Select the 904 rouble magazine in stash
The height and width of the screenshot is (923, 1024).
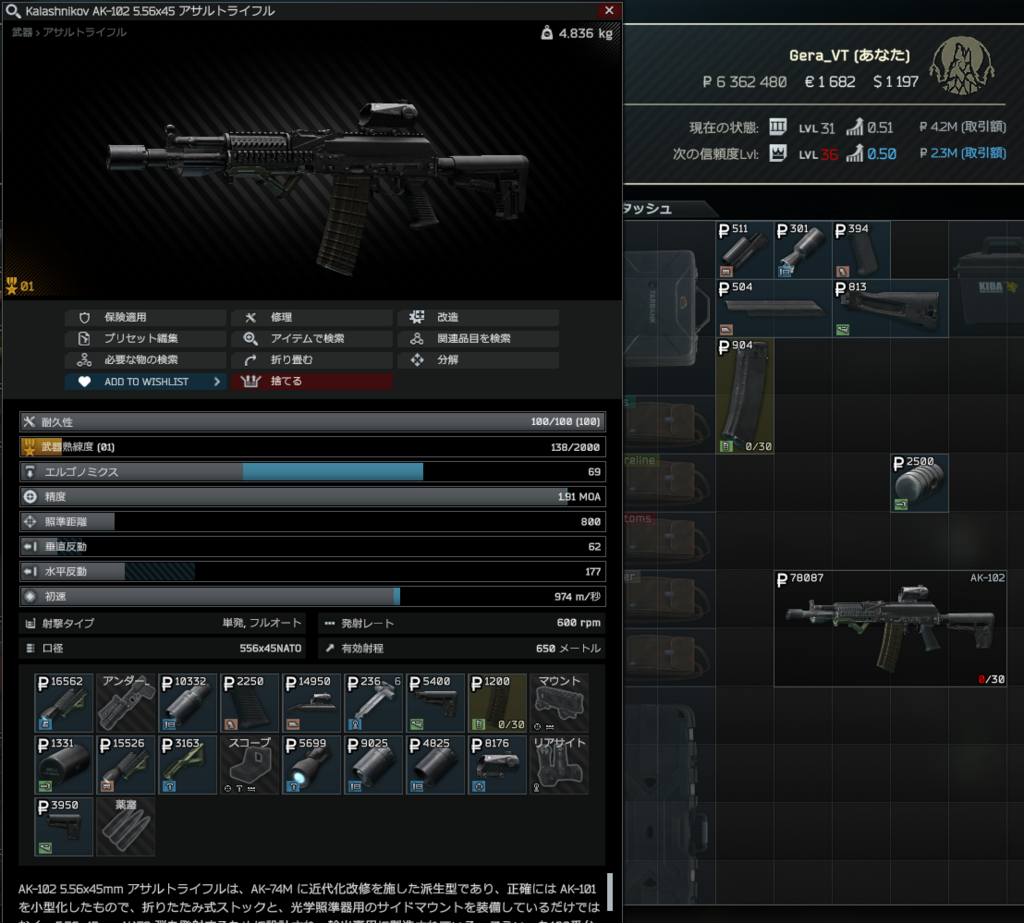tap(744, 395)
